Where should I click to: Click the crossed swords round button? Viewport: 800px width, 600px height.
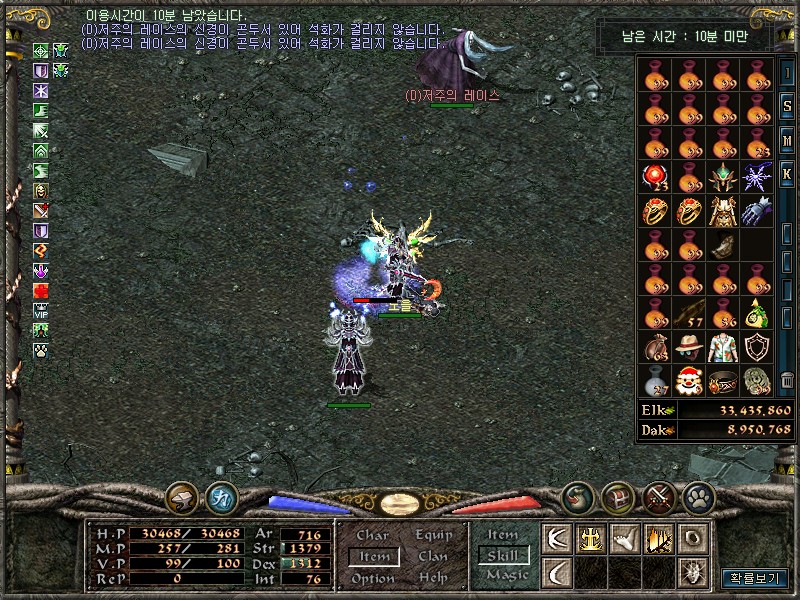[659, 497]
